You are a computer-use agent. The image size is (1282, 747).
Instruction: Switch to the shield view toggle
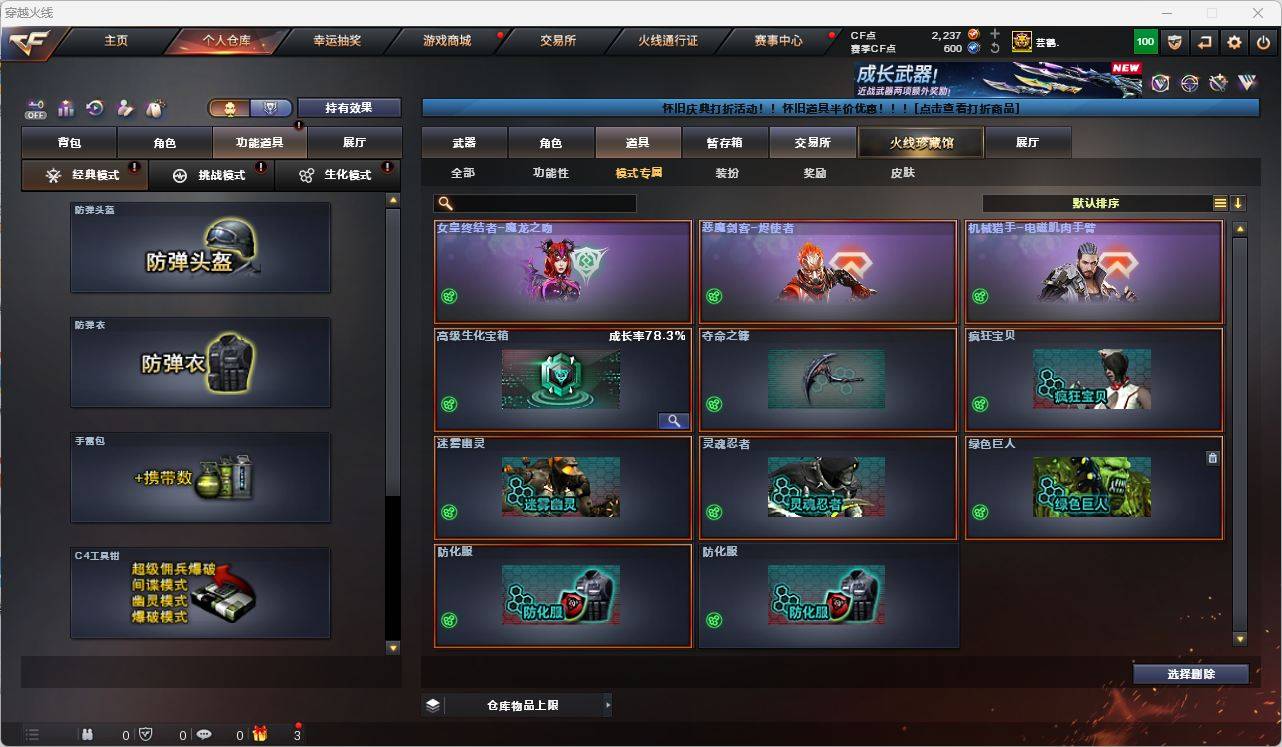pyautogui.click(x=271, y=106)
